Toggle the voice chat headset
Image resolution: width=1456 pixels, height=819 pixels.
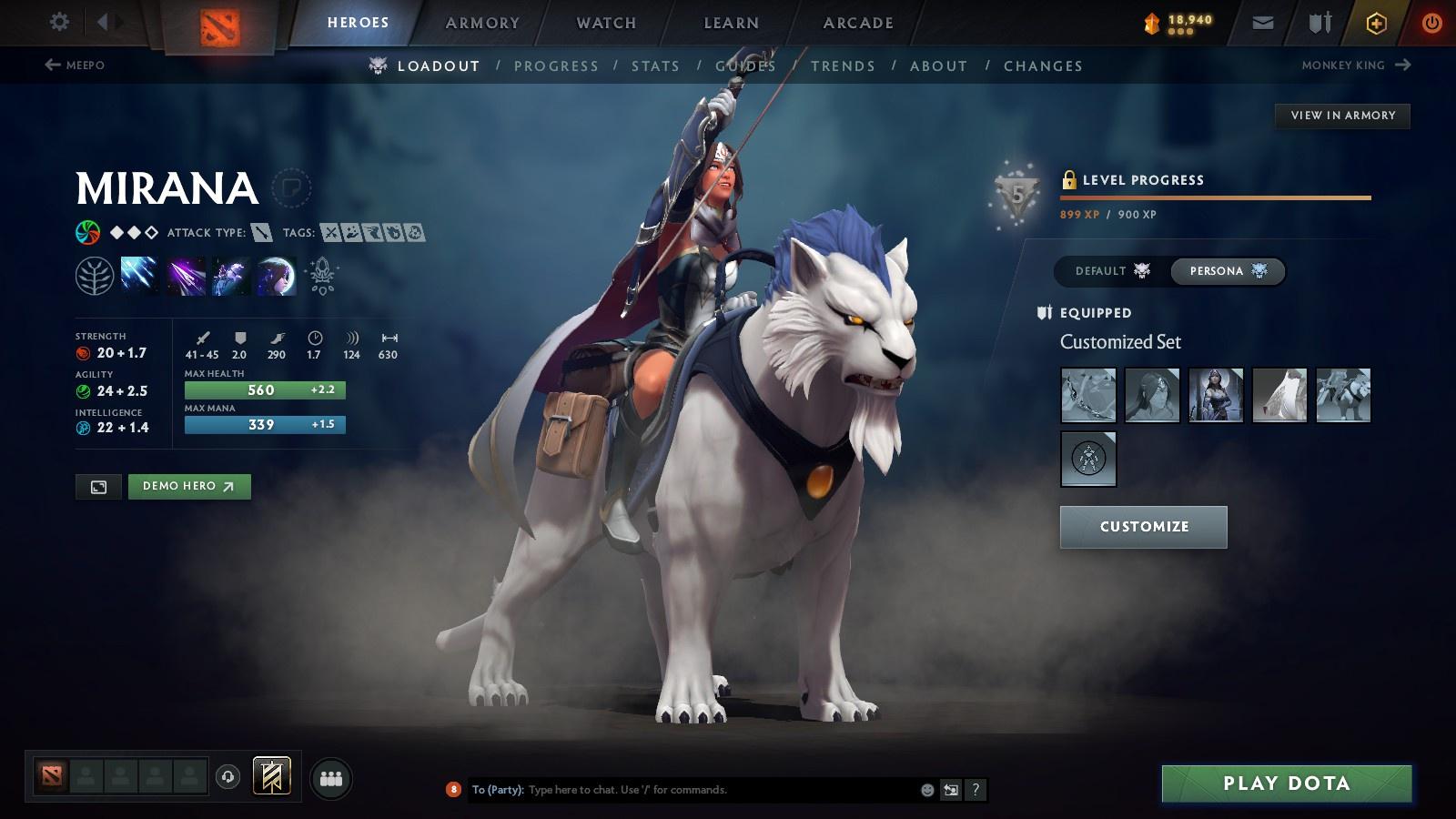227,777
